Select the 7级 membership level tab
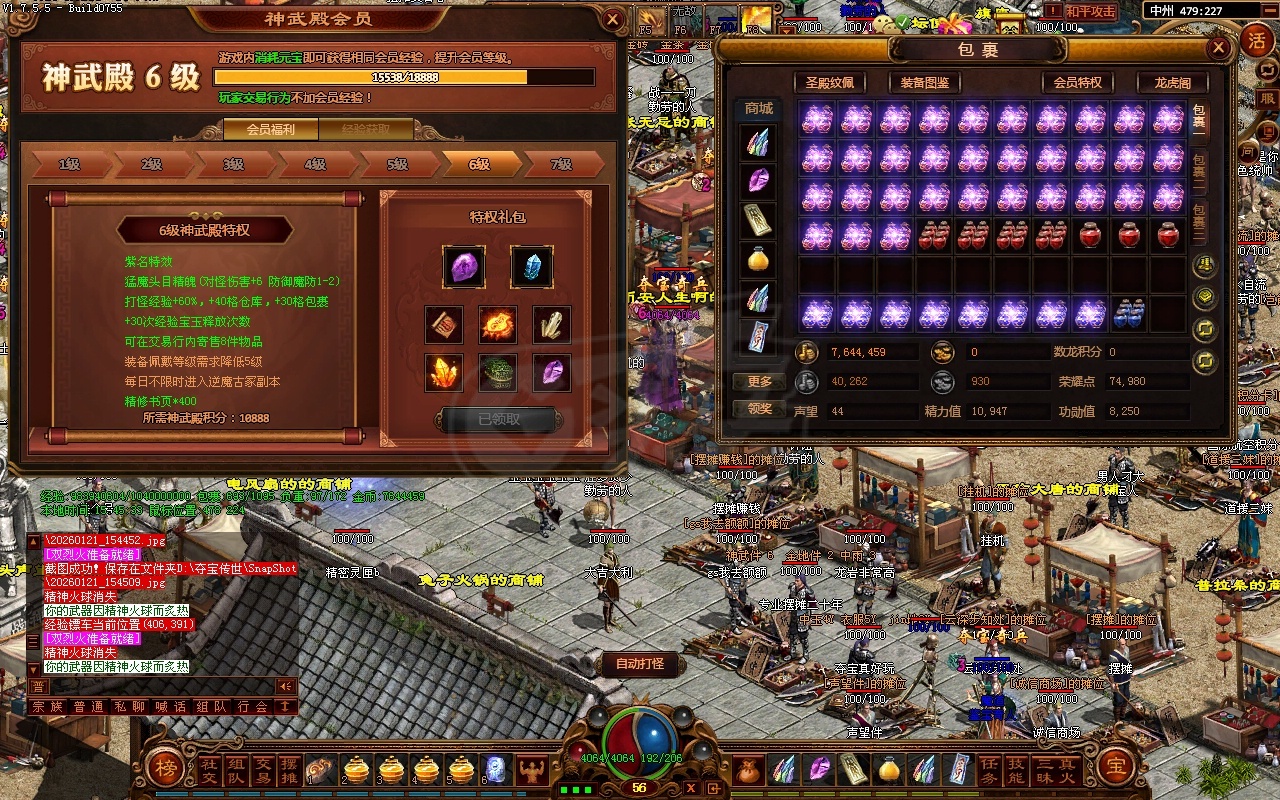This screenshot has width=1280, height=800. (562, 165)
